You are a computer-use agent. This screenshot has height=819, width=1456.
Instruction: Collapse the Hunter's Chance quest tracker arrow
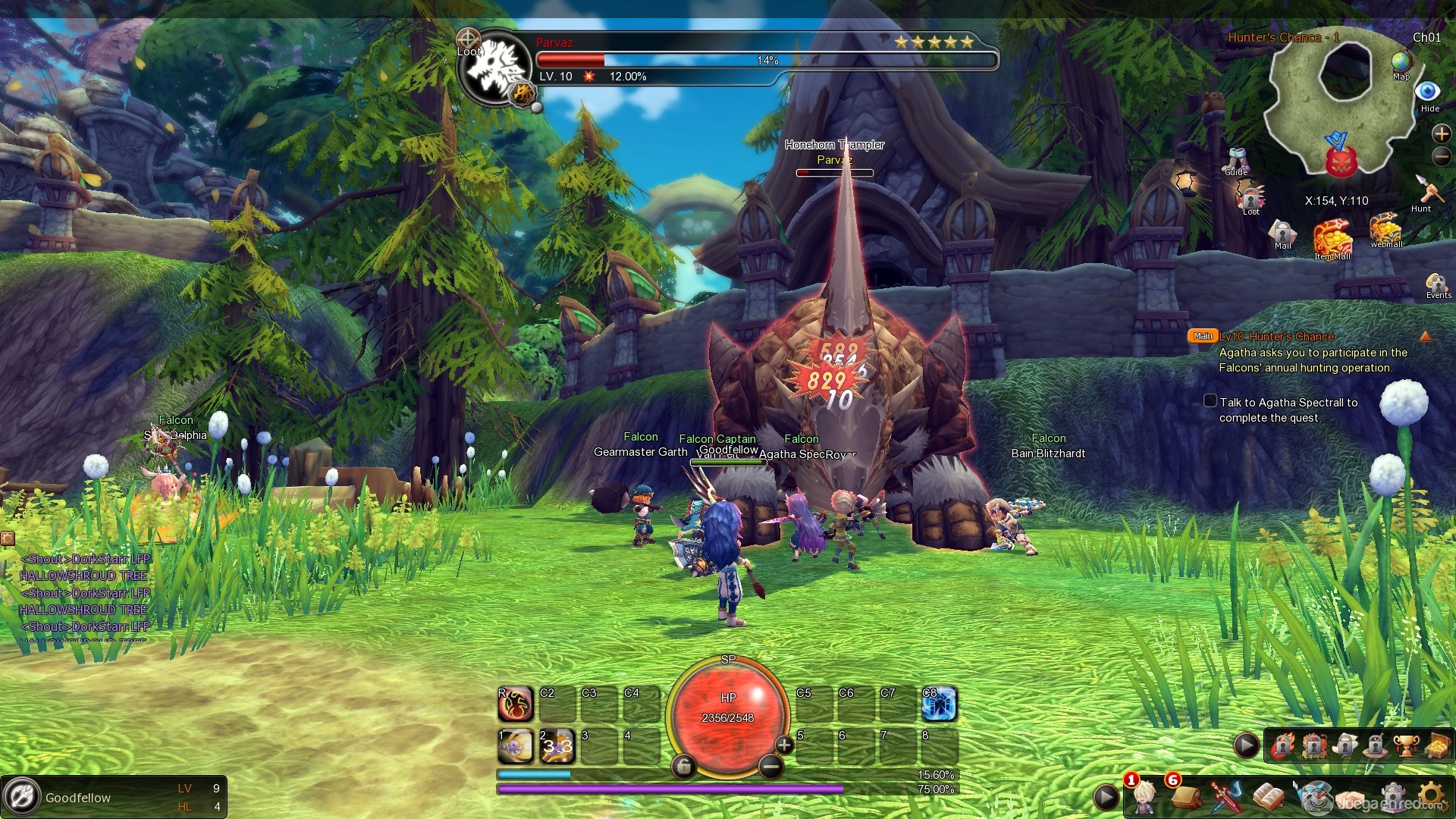1426,336
